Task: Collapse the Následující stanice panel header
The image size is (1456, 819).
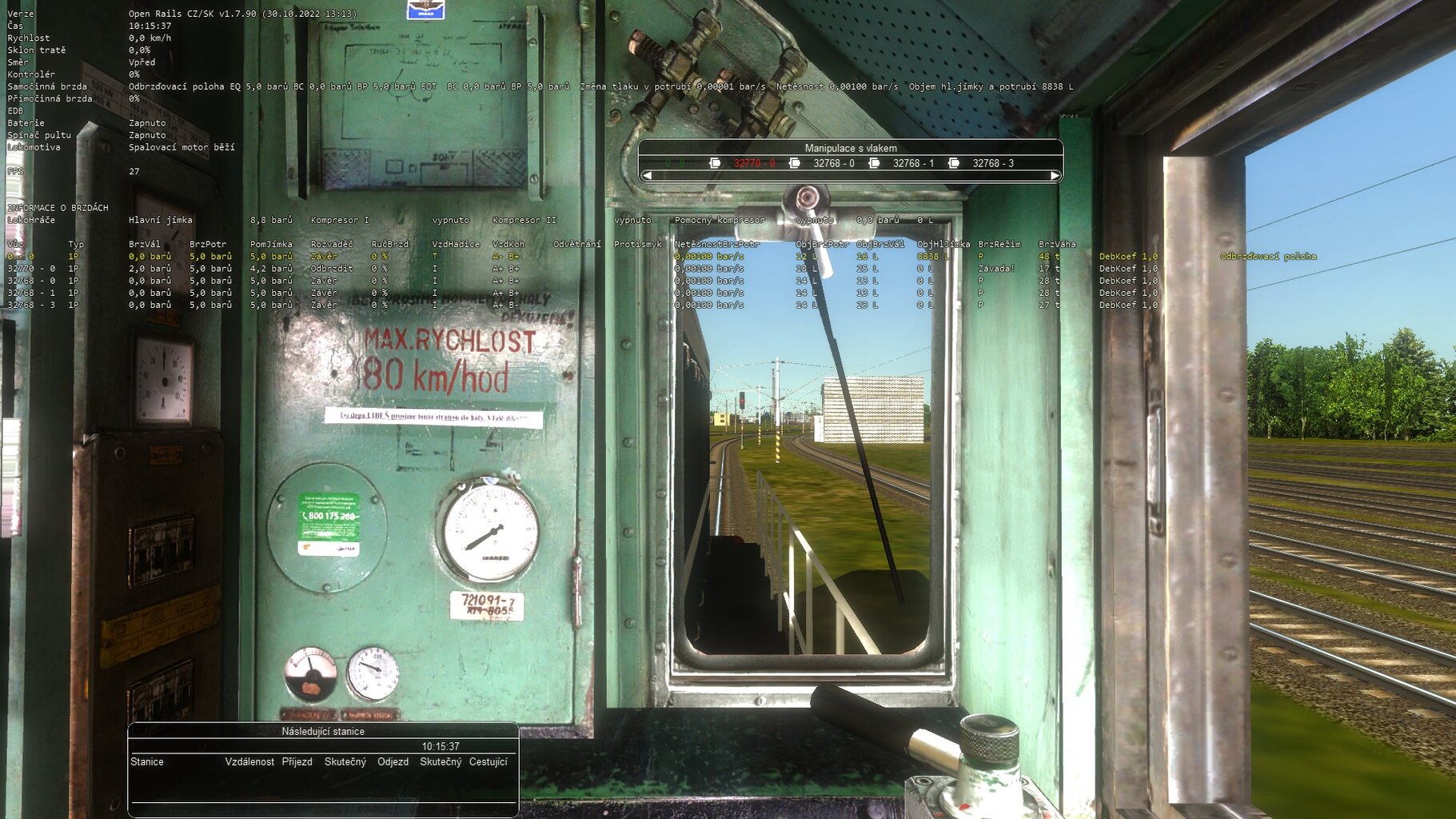Action: 322,731
